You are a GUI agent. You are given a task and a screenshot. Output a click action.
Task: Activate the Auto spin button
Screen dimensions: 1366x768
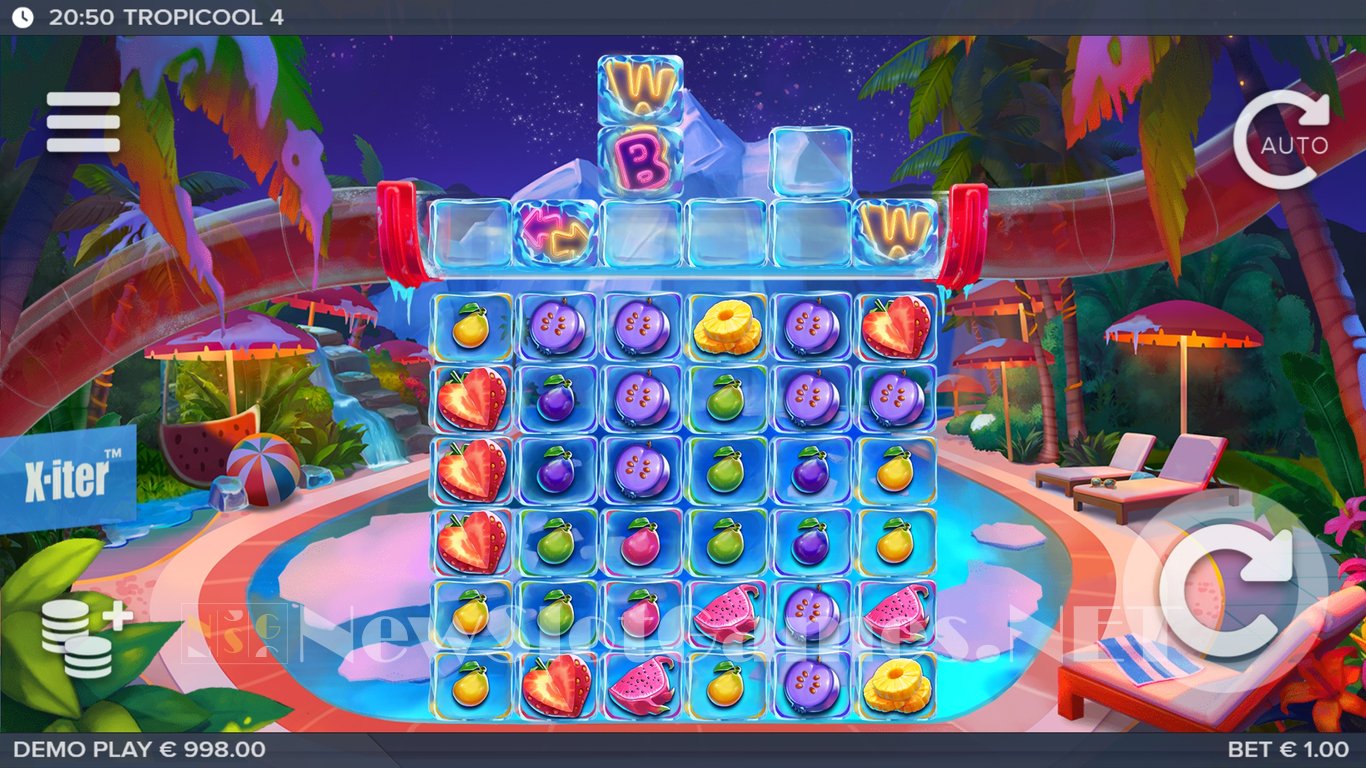[x=1281, y=141]
